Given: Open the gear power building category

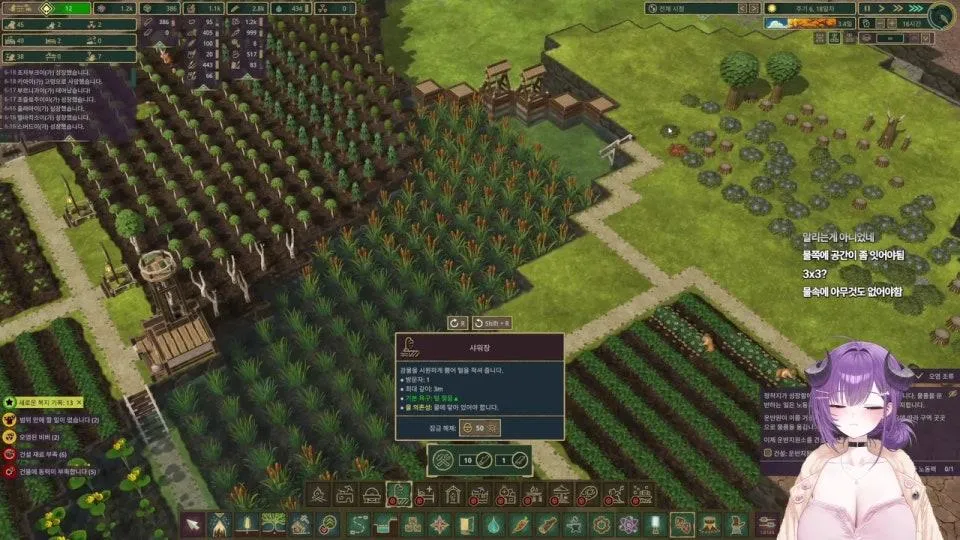Looking at the screenshot, I should point(601,524).
